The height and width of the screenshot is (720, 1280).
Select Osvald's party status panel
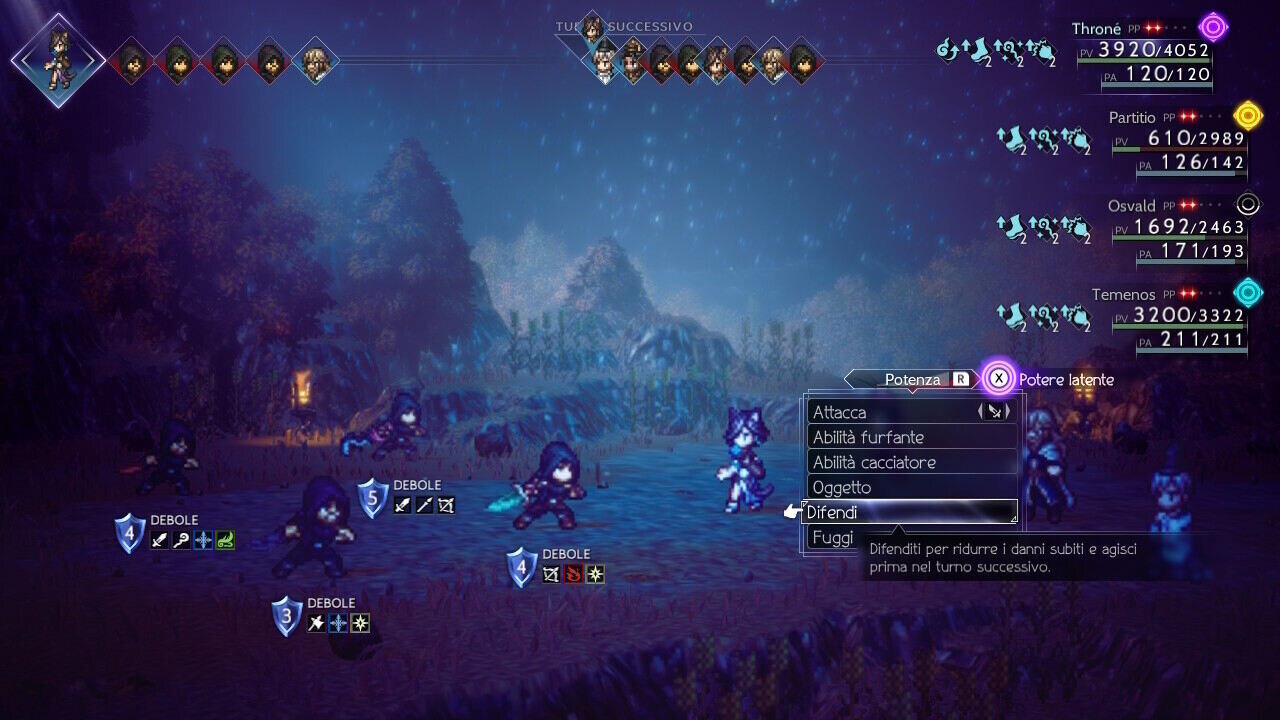coord(1175,229)
